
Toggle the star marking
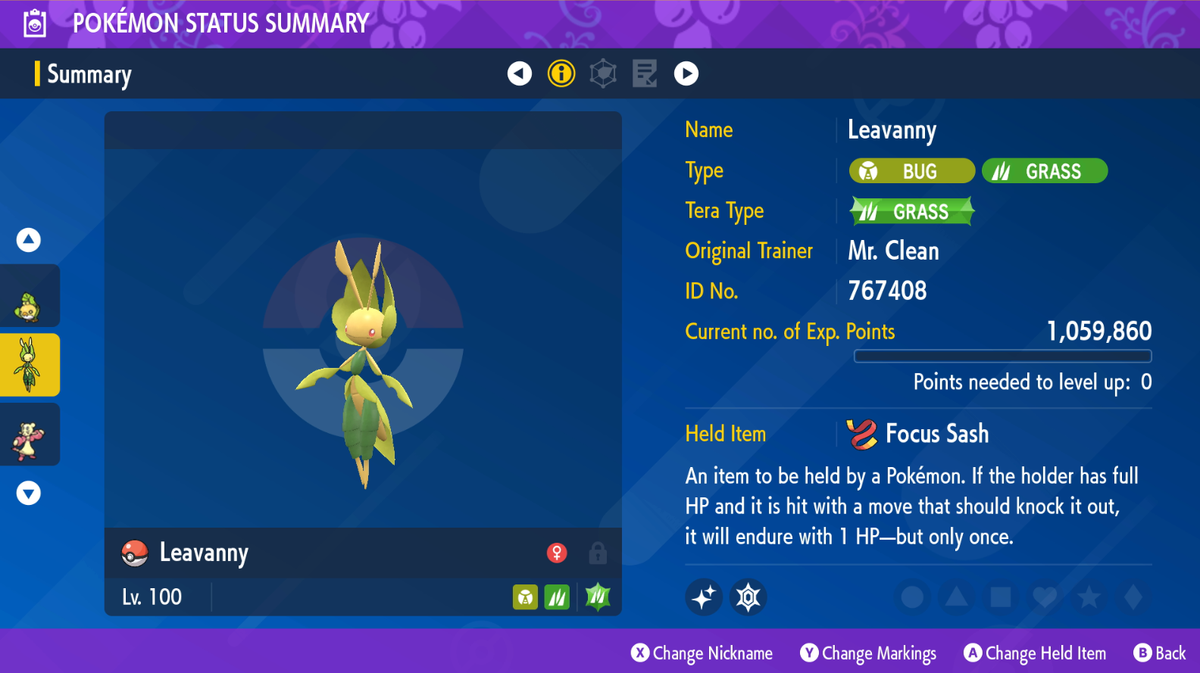point(1089,598)
